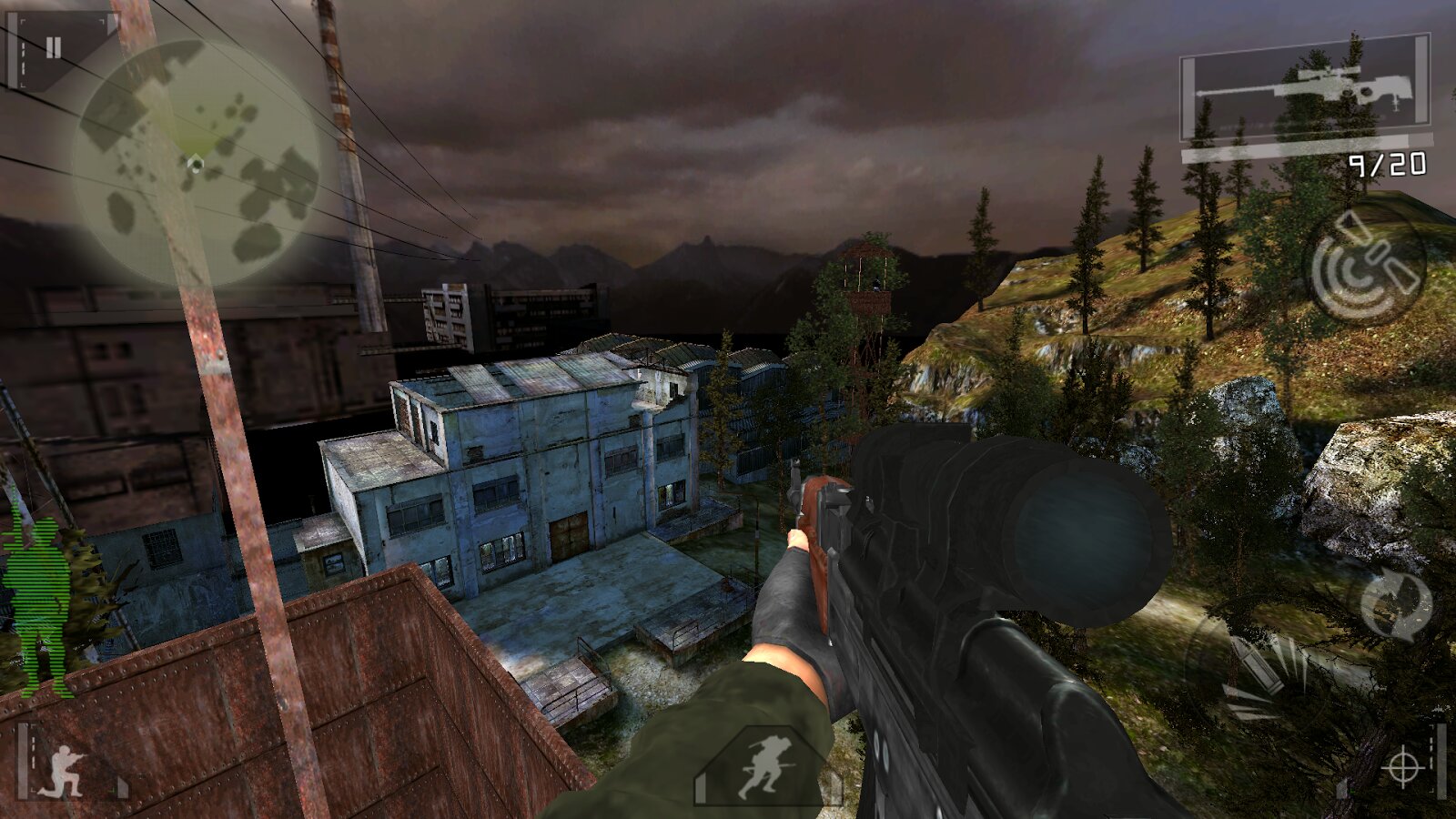1456x819 pixels.
Task: Activate the satellite radar scan icon
Action: pos(1364,264)
